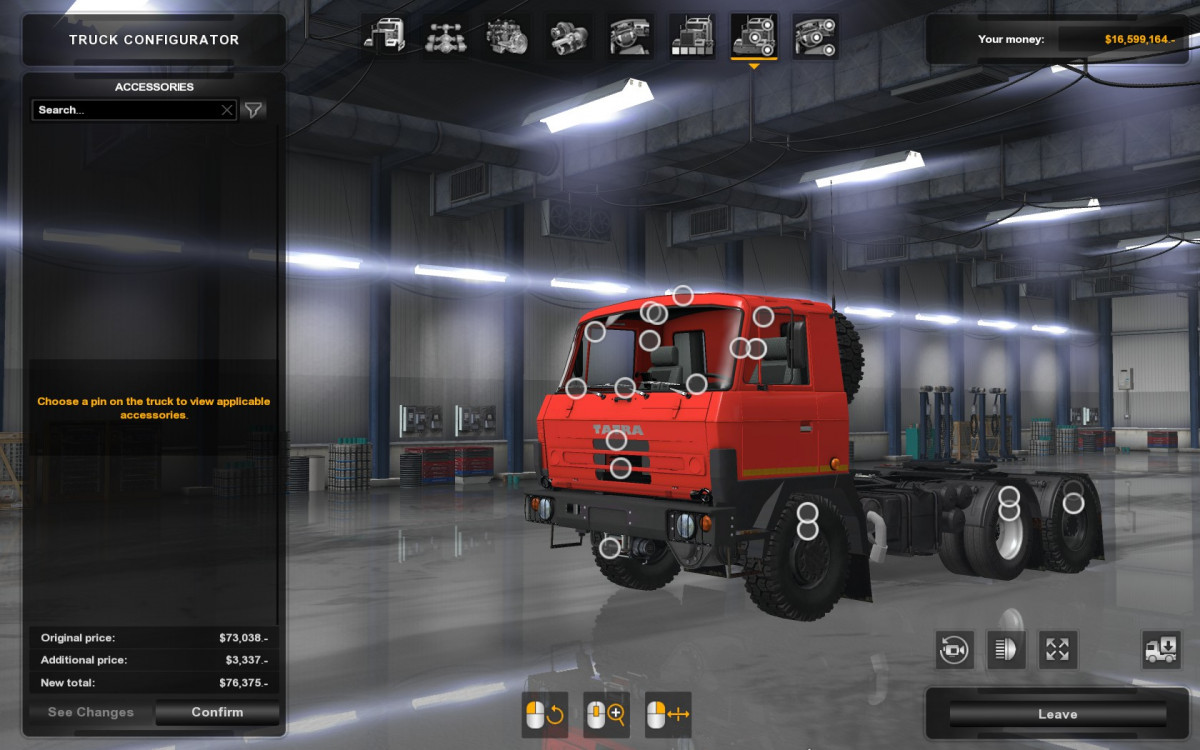Clear the accessories search box
The height and width of the screenshot is (750, 1200).
pos(227,110)
